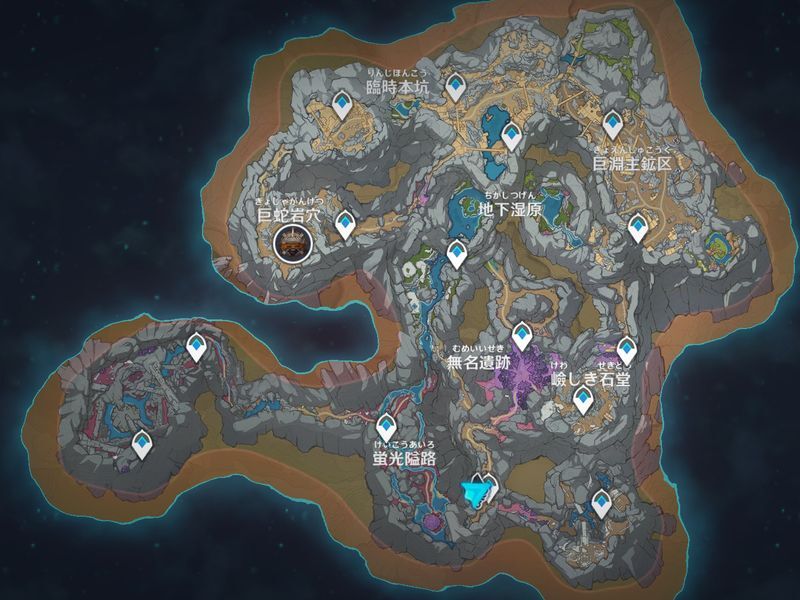Select the boss icon at 巨蛇岩穴
800x600 pixels.
(292, 242)
